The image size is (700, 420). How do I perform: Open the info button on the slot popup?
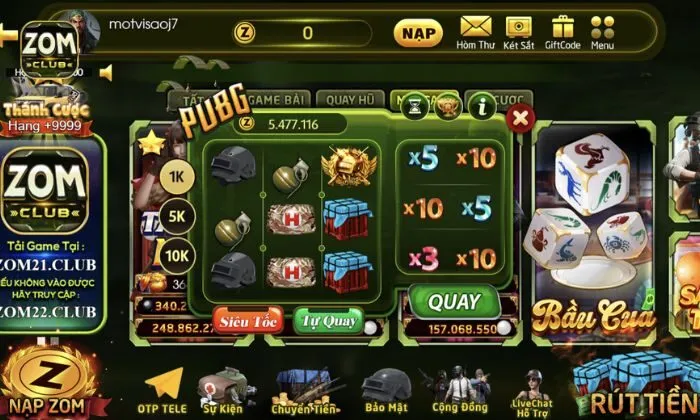pyautogui.click(x=484, y=104)
